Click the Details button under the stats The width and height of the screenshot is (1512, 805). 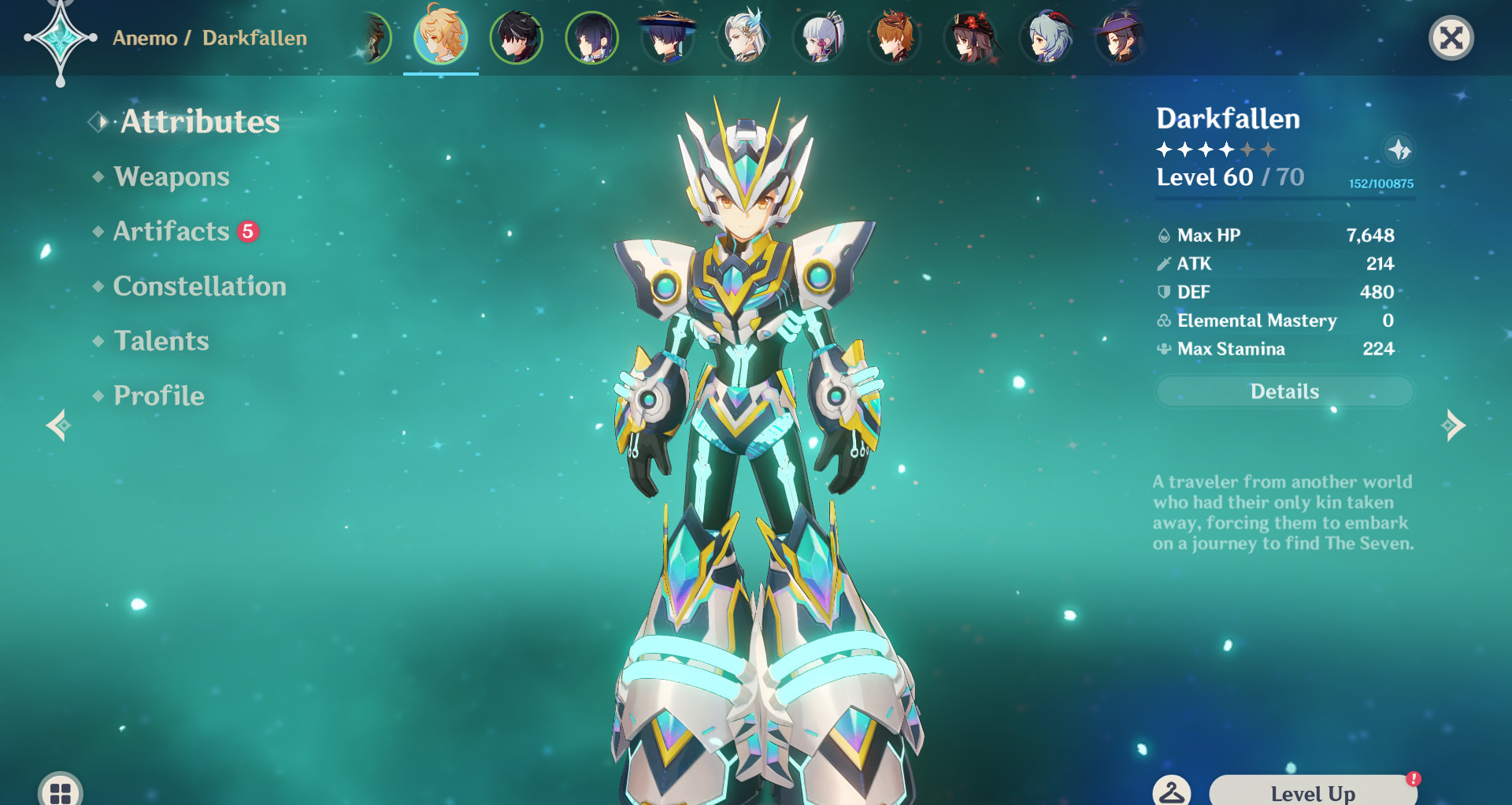[x=1284, y=391]
